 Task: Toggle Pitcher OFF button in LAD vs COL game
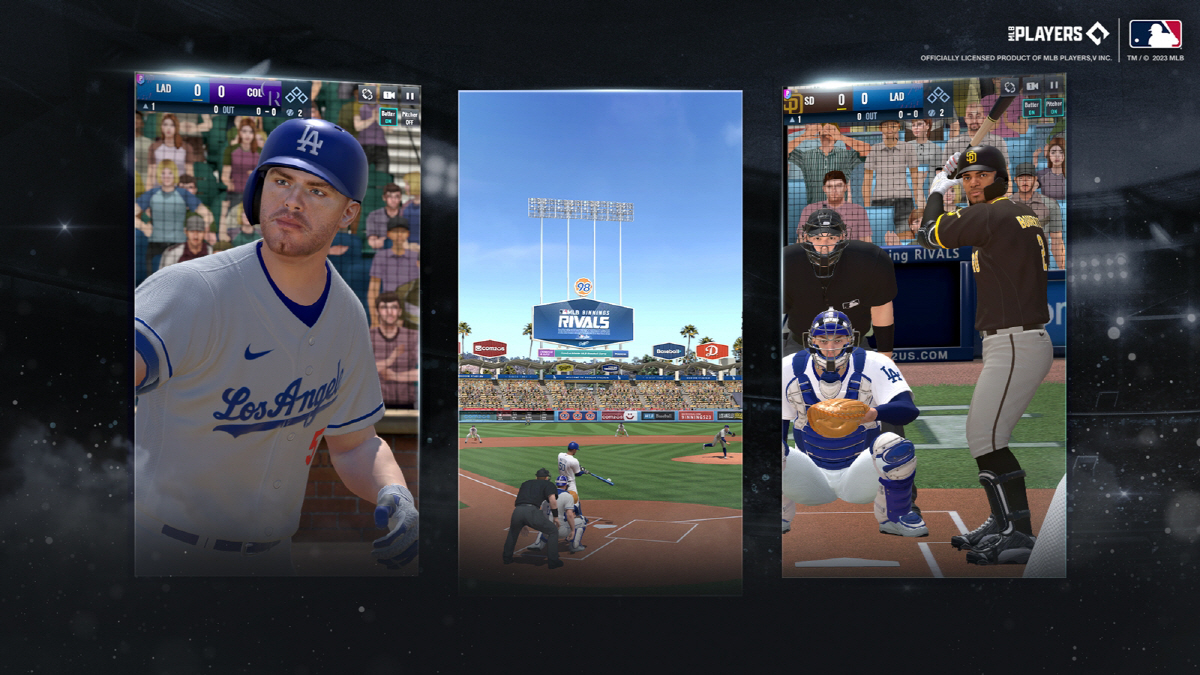click(x=410, y=116)
